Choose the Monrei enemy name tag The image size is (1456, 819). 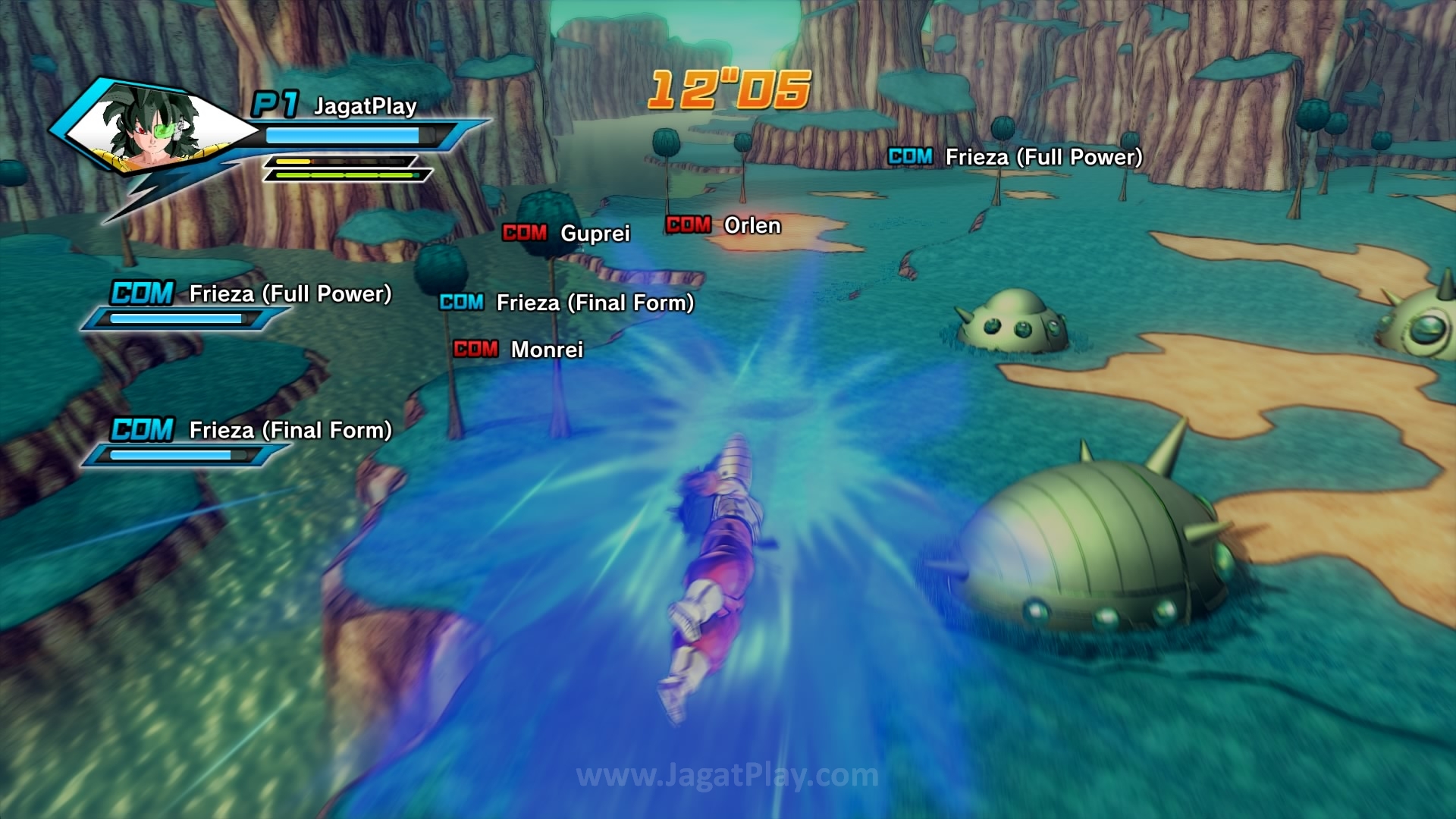click(519, 350)
